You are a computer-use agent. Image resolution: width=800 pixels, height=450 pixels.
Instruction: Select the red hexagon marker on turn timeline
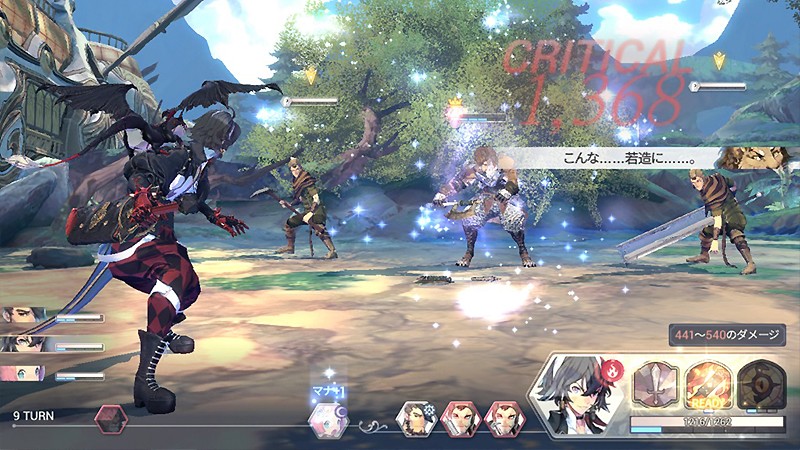coord(110,418)
